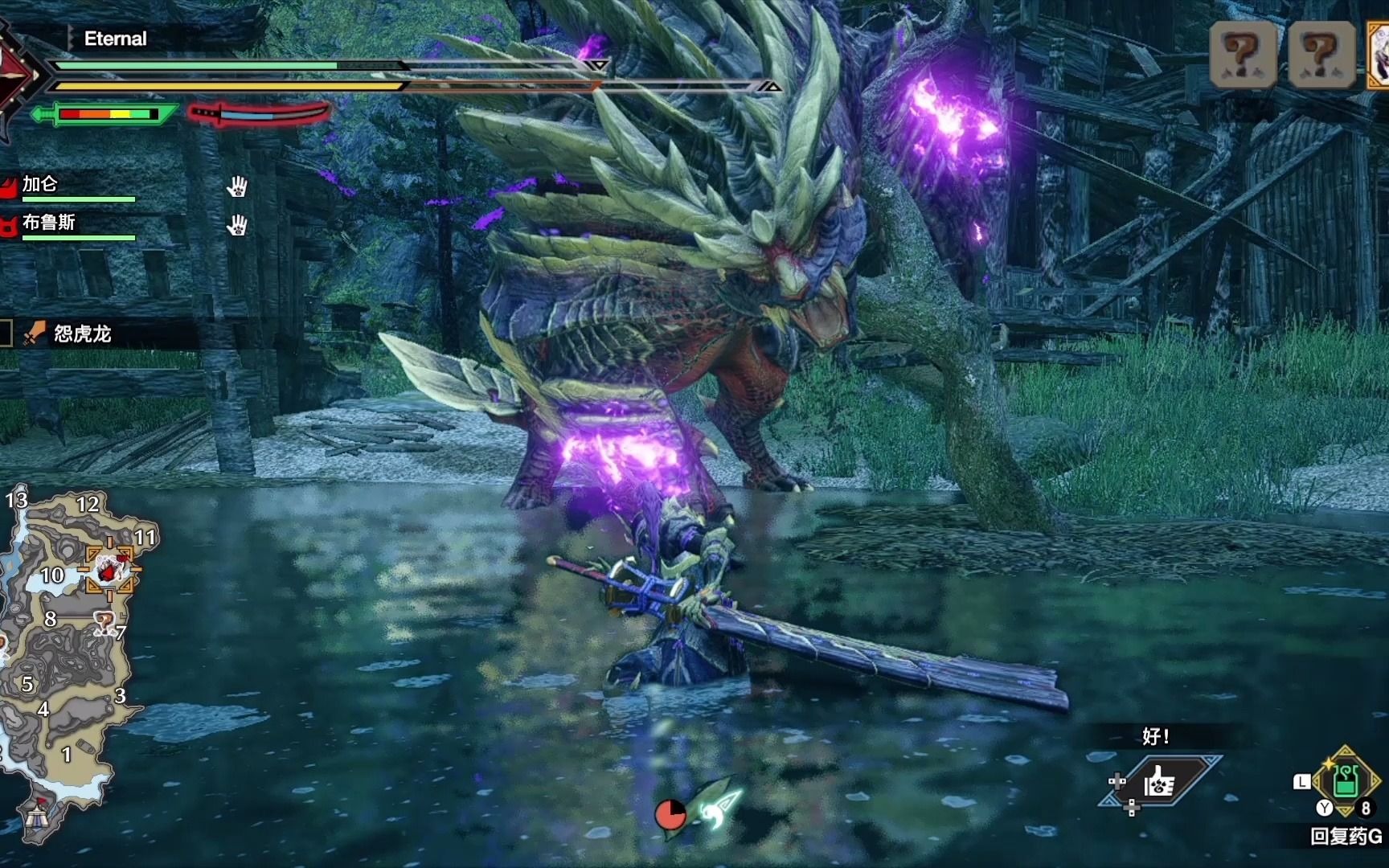The width and height of the screenshot is (1389, 868).
Task: Click the question mark marker on the minimap
Action: pyautogui.click(x=104, y=620)
